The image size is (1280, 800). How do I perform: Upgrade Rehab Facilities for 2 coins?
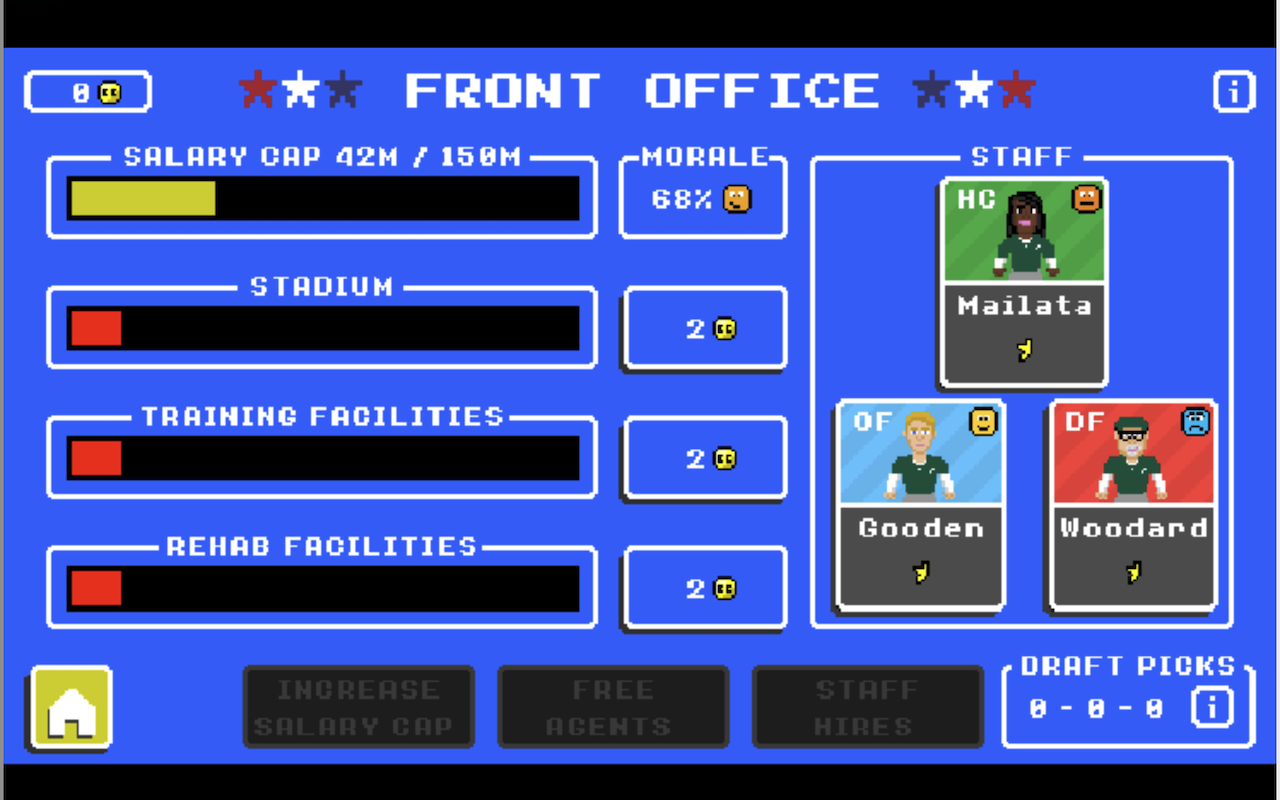click(x=704, y=589)
